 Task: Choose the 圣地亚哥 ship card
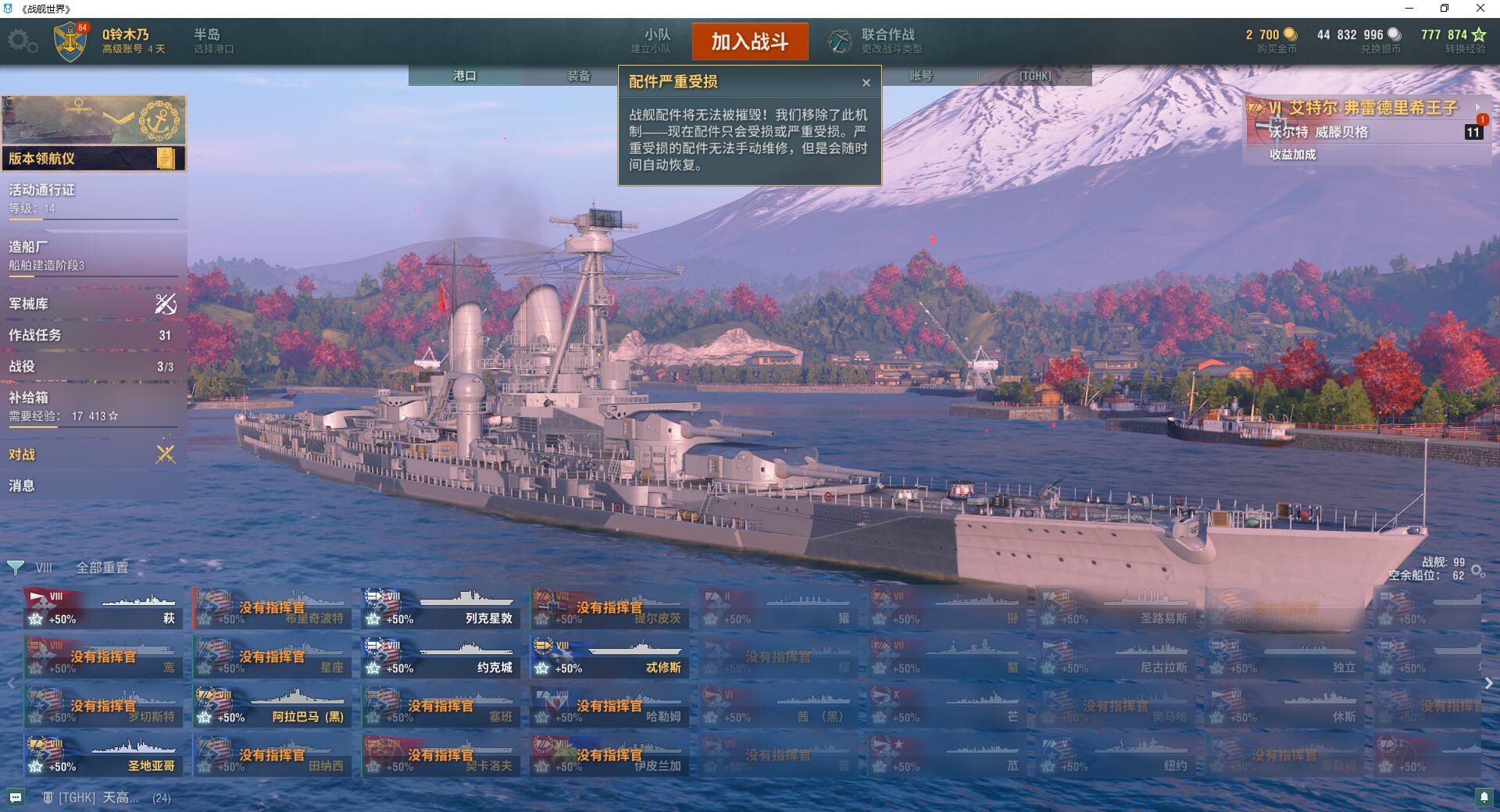[103, 756]
